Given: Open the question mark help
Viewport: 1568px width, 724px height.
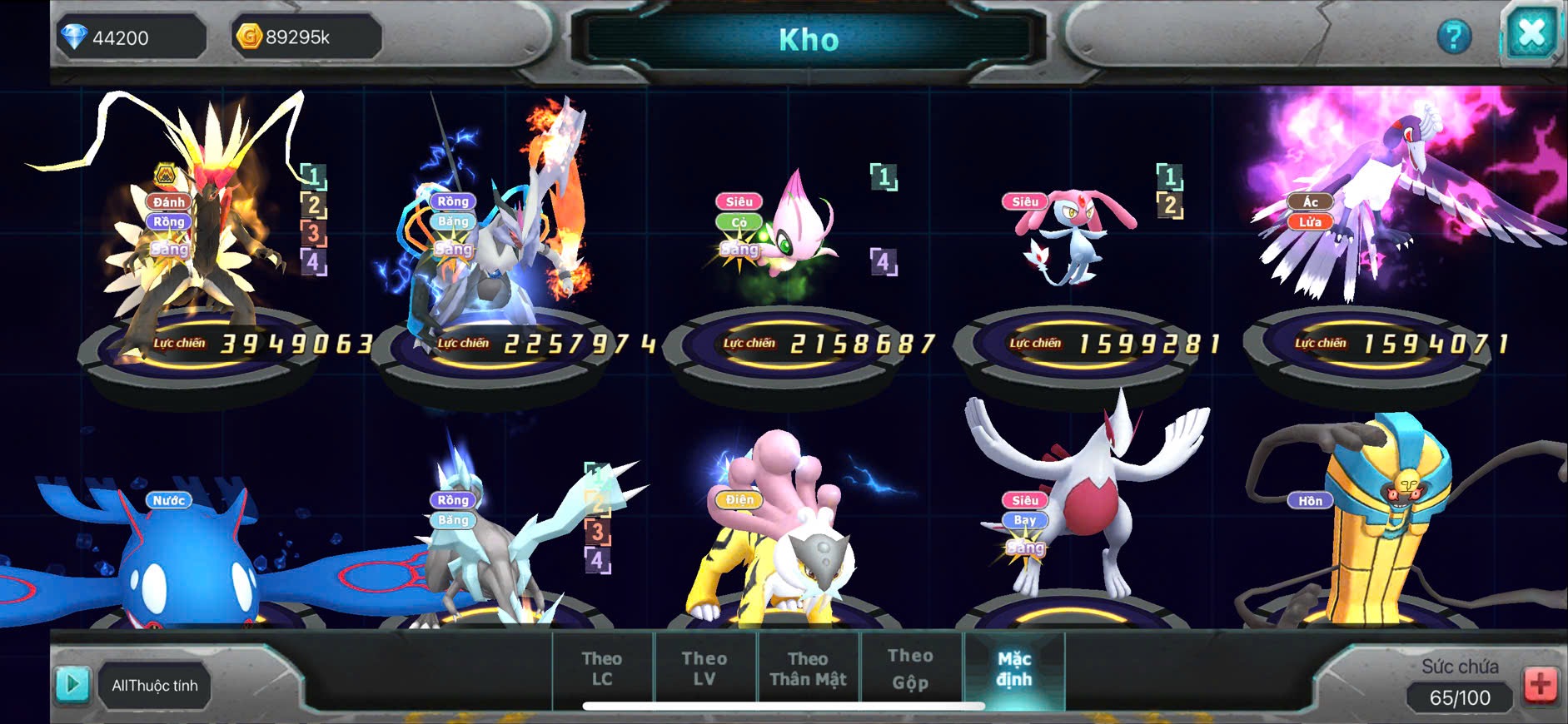Looking at the screenshot, I should click(1454, 37).
